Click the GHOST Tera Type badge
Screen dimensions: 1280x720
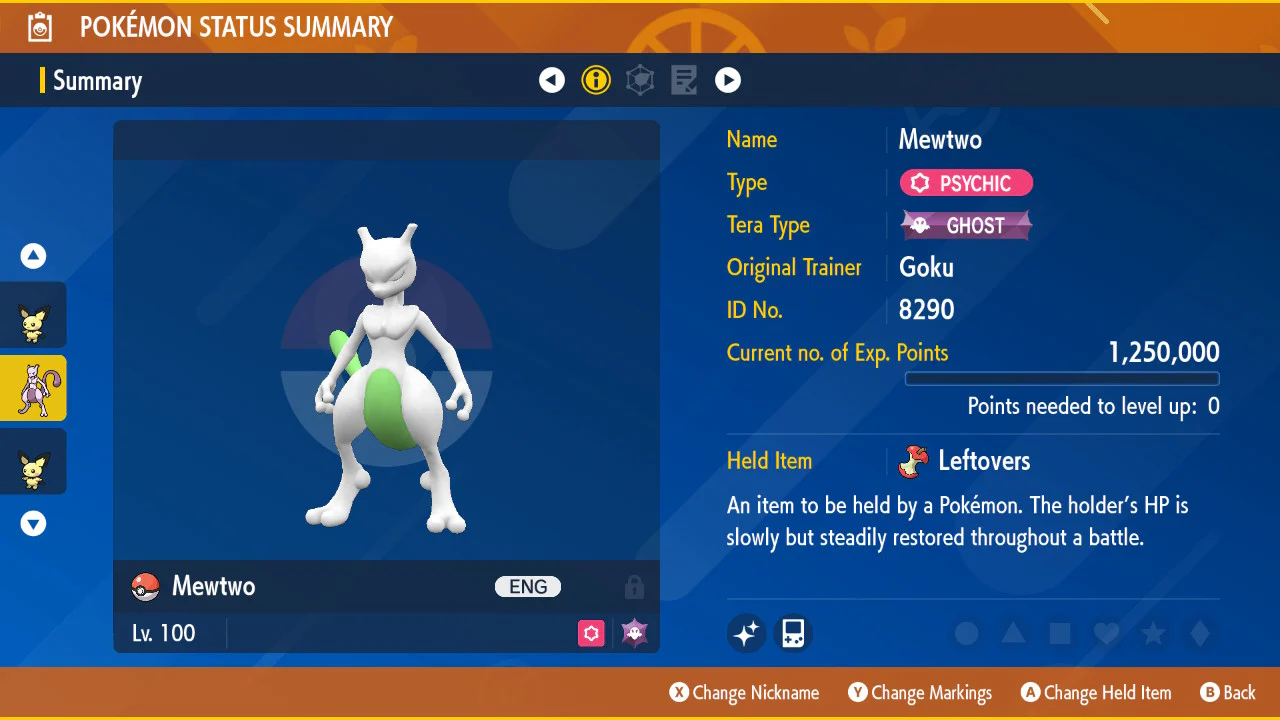966,225
